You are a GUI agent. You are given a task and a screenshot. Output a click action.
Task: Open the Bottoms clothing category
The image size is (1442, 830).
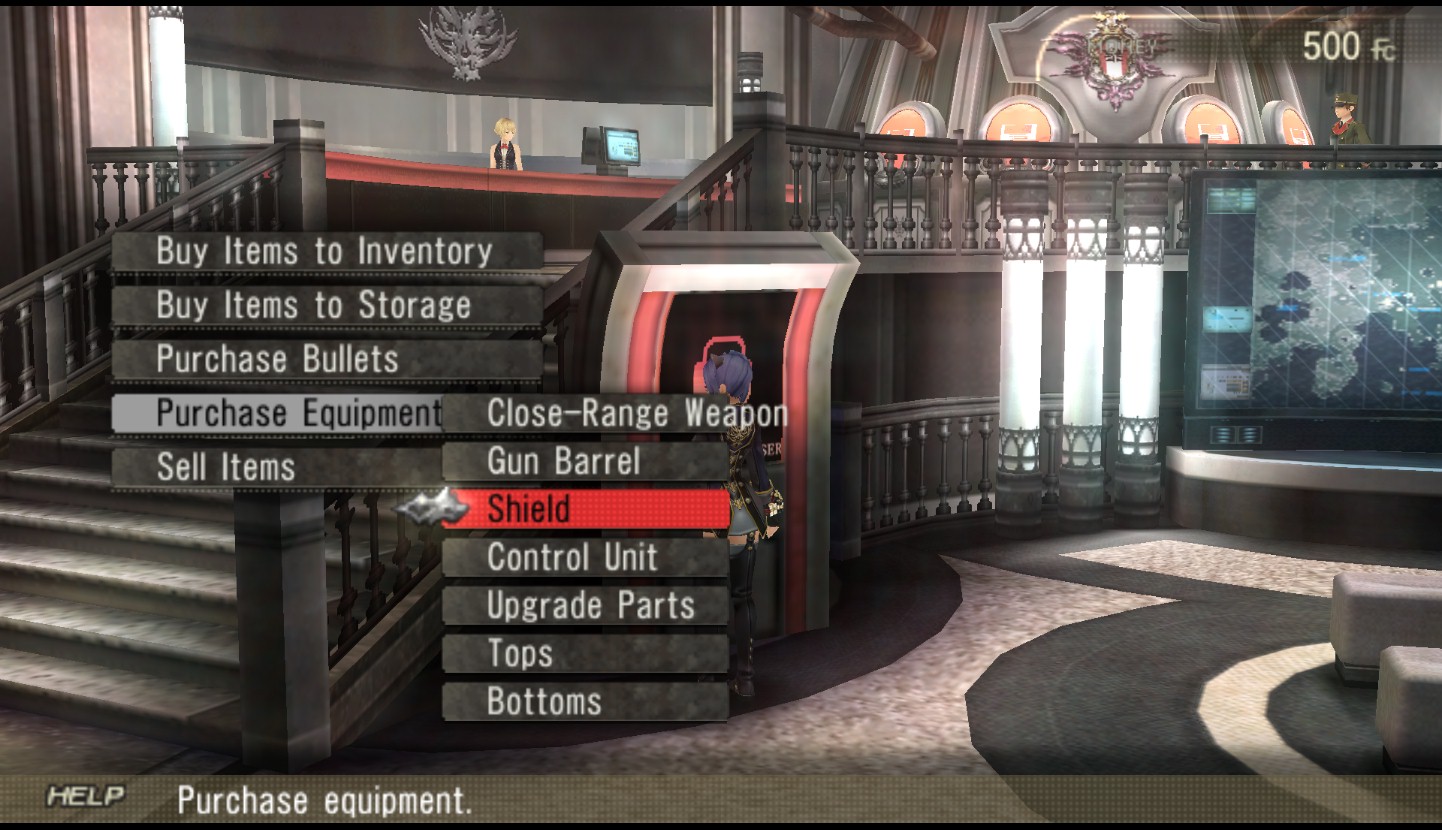click(585, 701)
